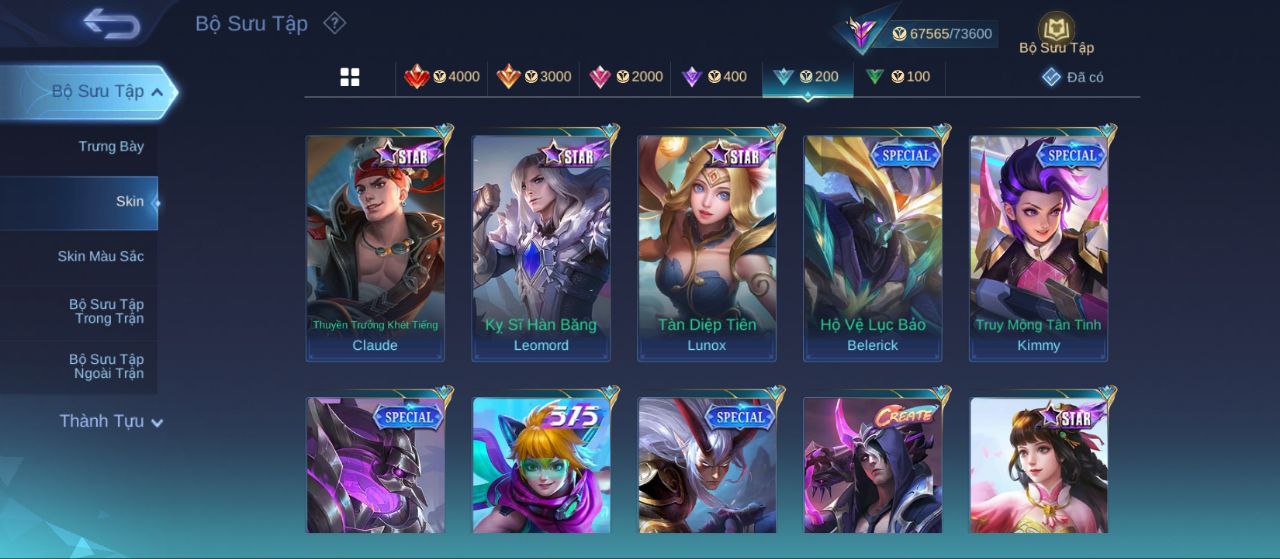The image size is (1280, 559).
Task: Open the Bộ Sưu Tập help question mark
Action: tap(335, 23)
